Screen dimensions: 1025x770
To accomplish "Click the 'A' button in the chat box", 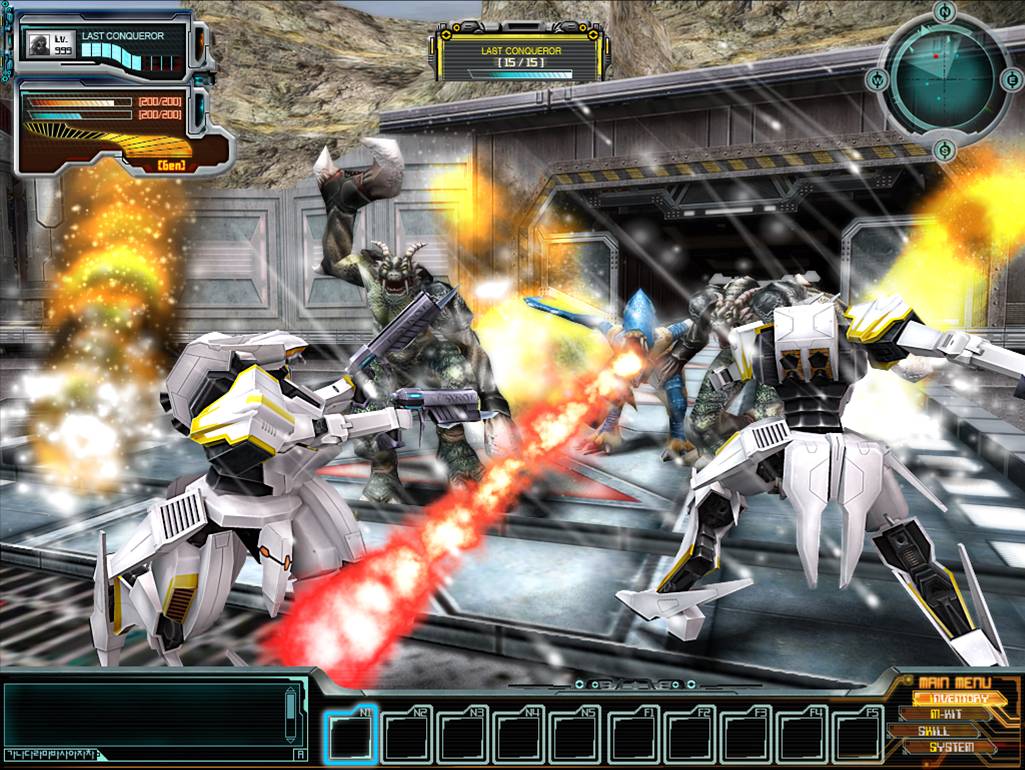I will pos(300,754).
